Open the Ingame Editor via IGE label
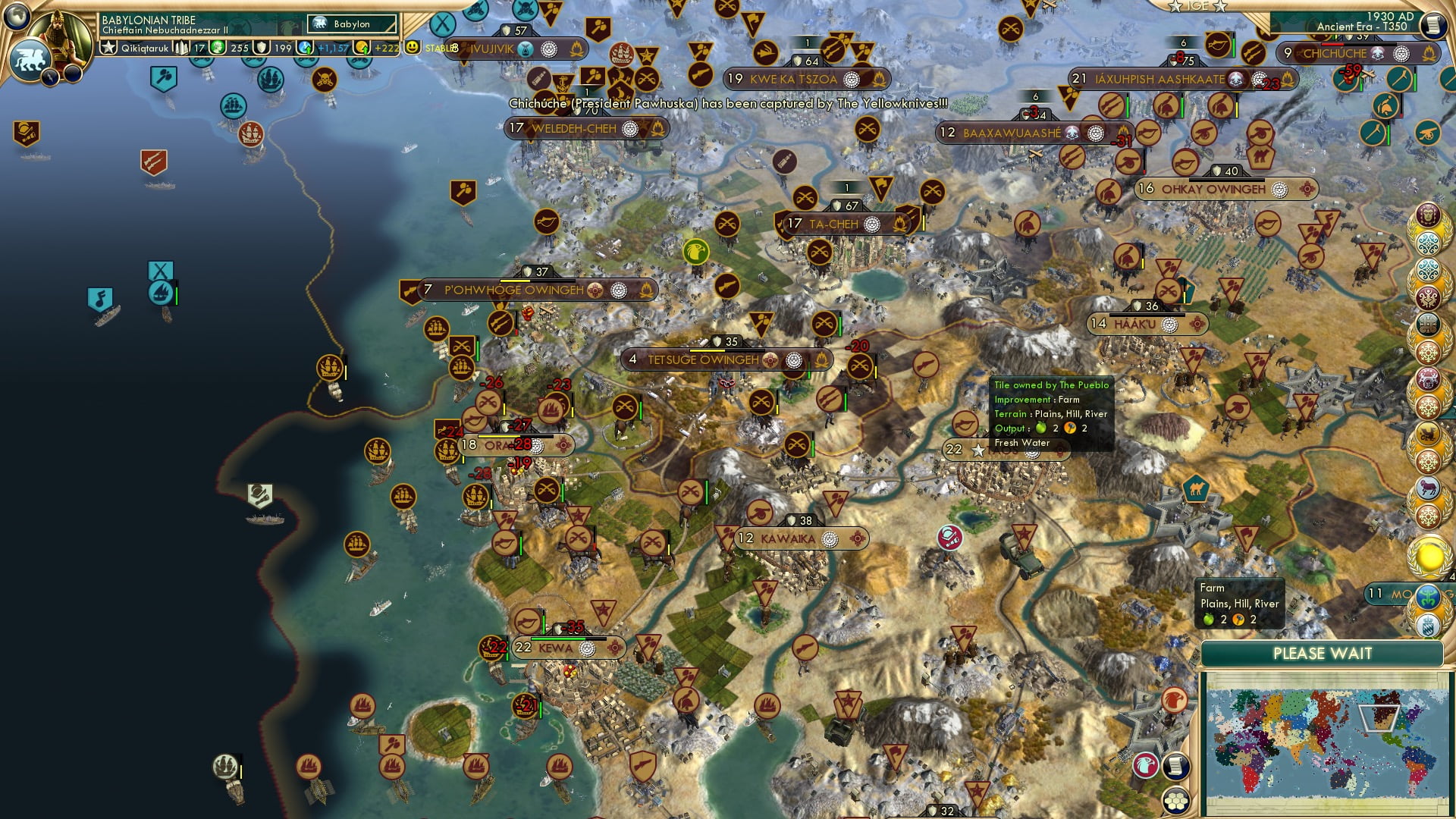Image resolution: width=1456 pixels, height=819 pixels. [x=1198, y=8]
